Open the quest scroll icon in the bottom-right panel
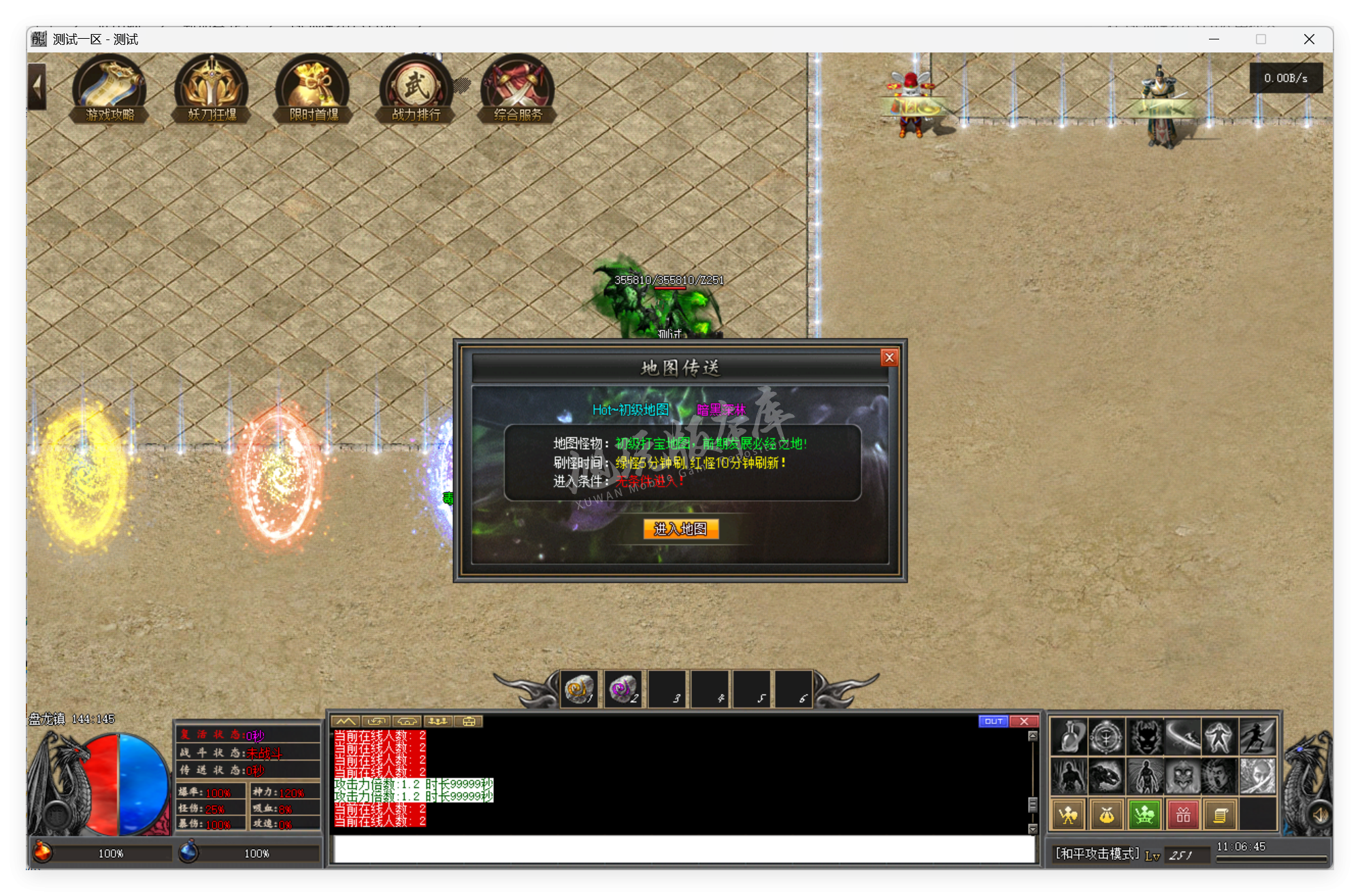This screenshot has height=896, width=1360. click(1221, 814)
